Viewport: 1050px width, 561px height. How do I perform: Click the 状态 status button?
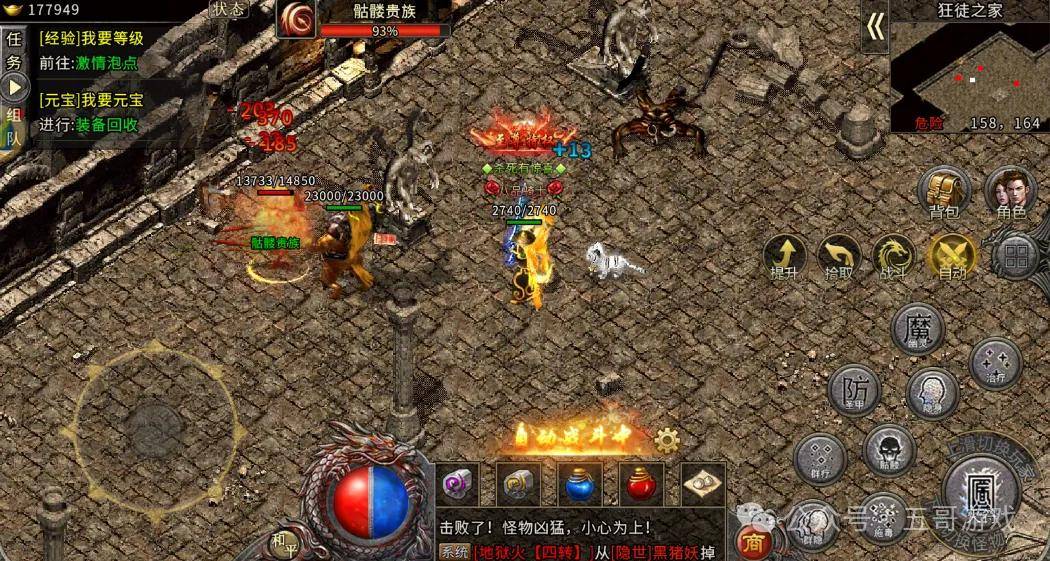coord(228,9)
